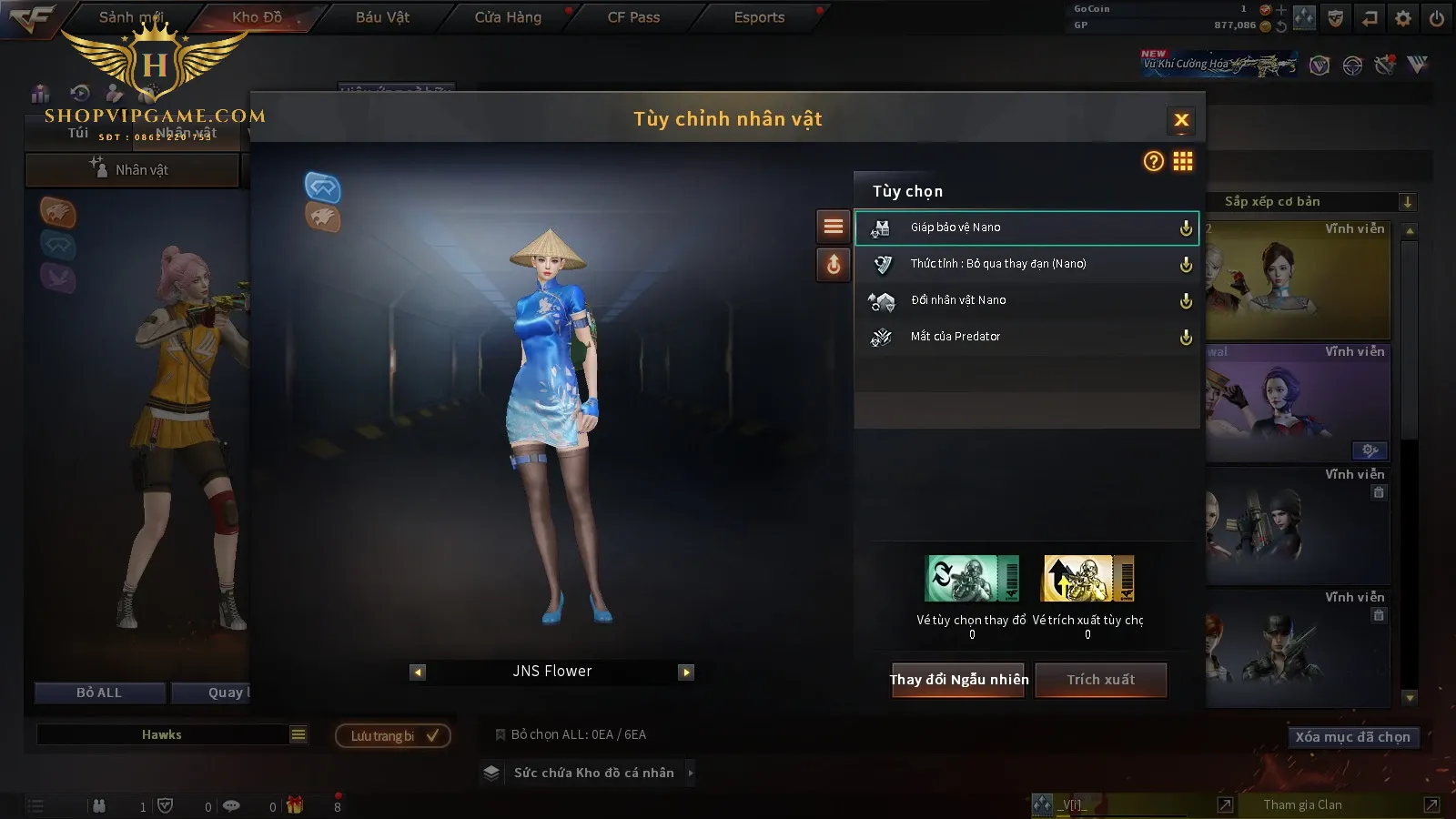The width and height of the screenshot is (1456, 819).
Task: Click the Thay đổi Ngẫu nhiên button
Action: pyautogui.click(x=958, y=680)
